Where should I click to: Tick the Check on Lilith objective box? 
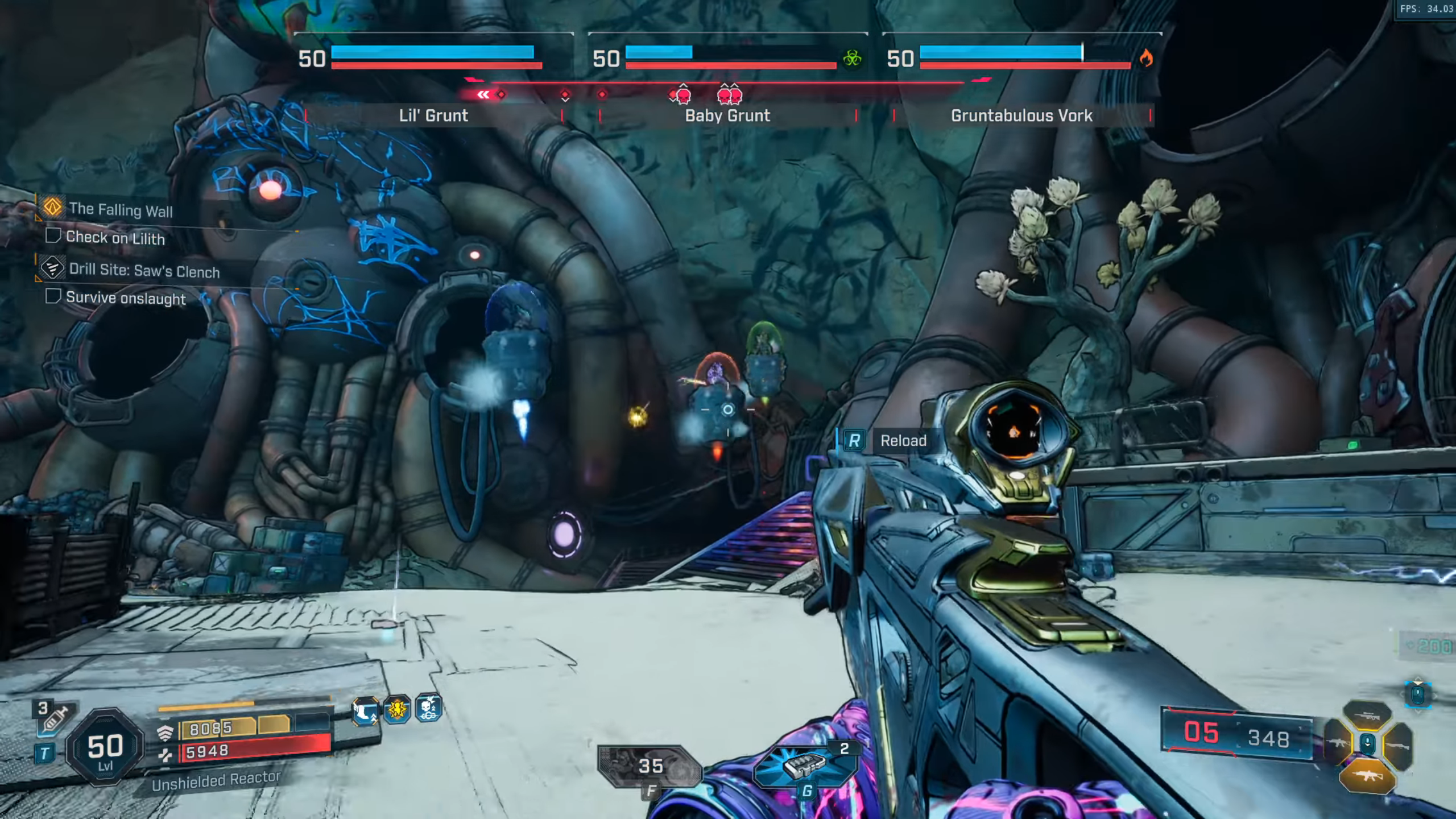[x=53, y=235]
